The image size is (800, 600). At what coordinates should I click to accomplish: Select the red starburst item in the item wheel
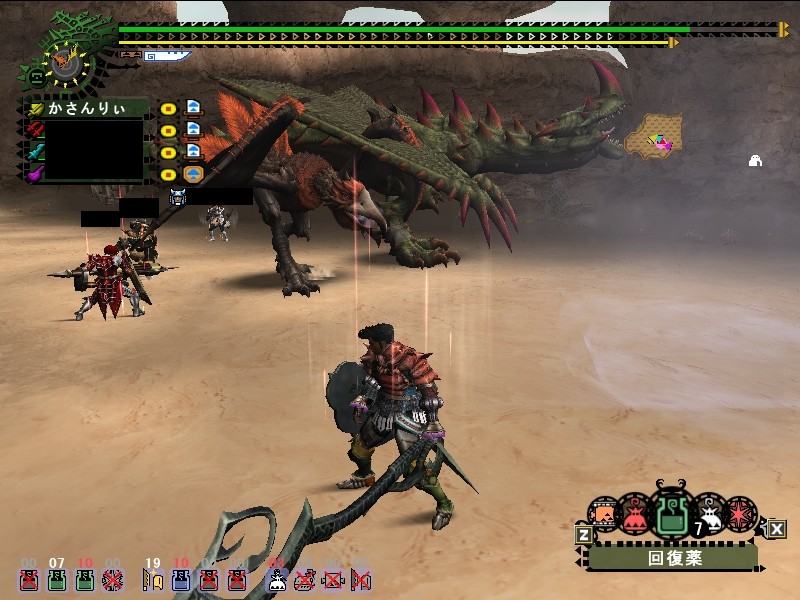[741, 514]
